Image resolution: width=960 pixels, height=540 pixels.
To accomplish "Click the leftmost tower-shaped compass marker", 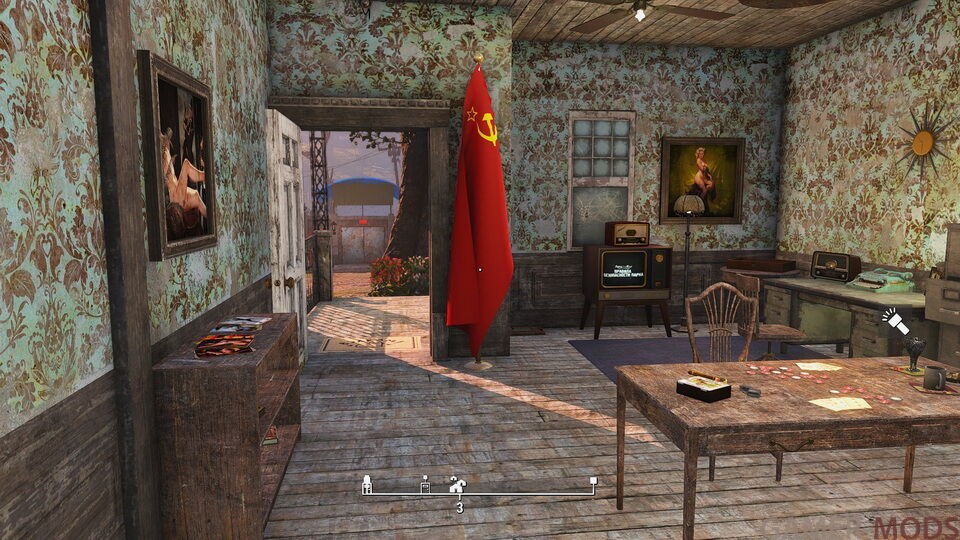I will pyautogui.click(x=367, y=485).
